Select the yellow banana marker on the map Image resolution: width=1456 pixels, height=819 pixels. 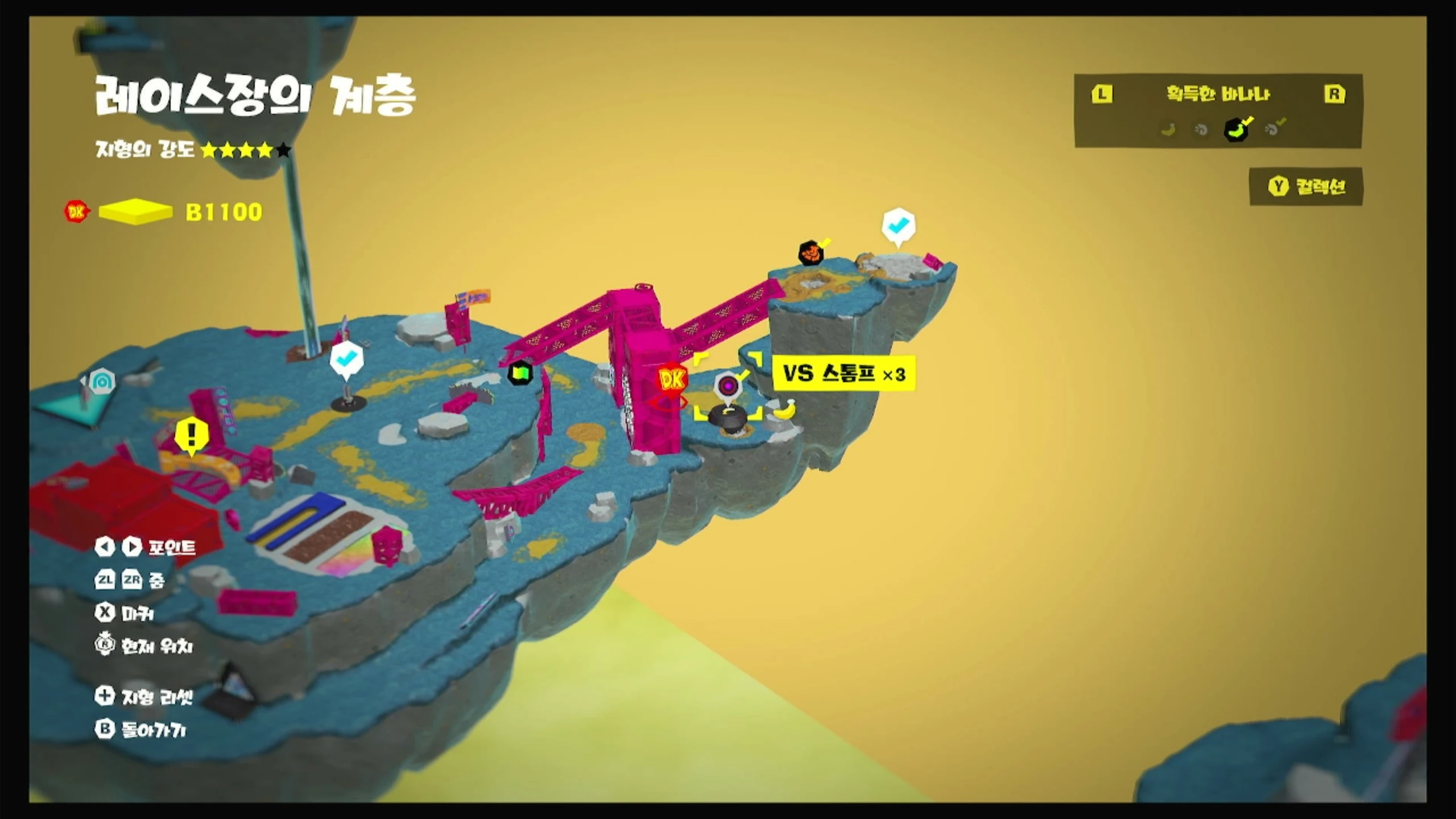pyautogui.click(x=785, y=409)
